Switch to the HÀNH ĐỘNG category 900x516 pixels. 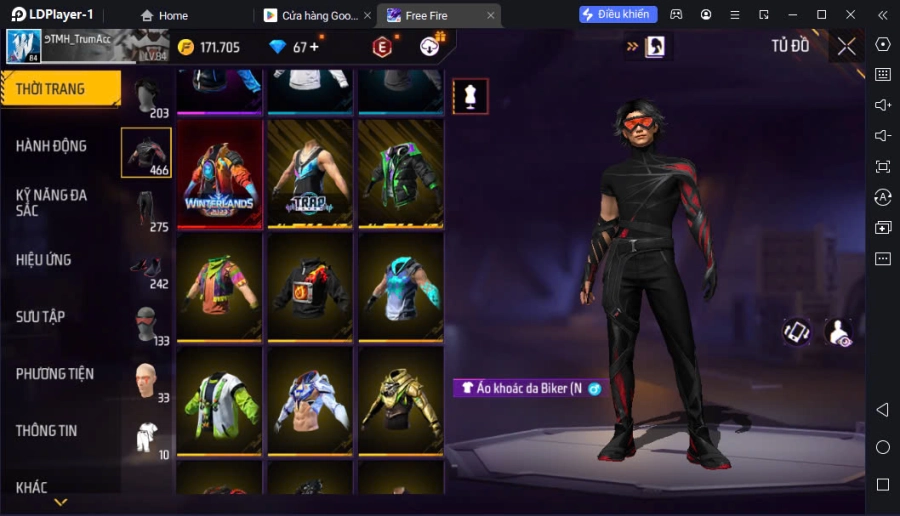pyautogui.click(x=52, y=146)
